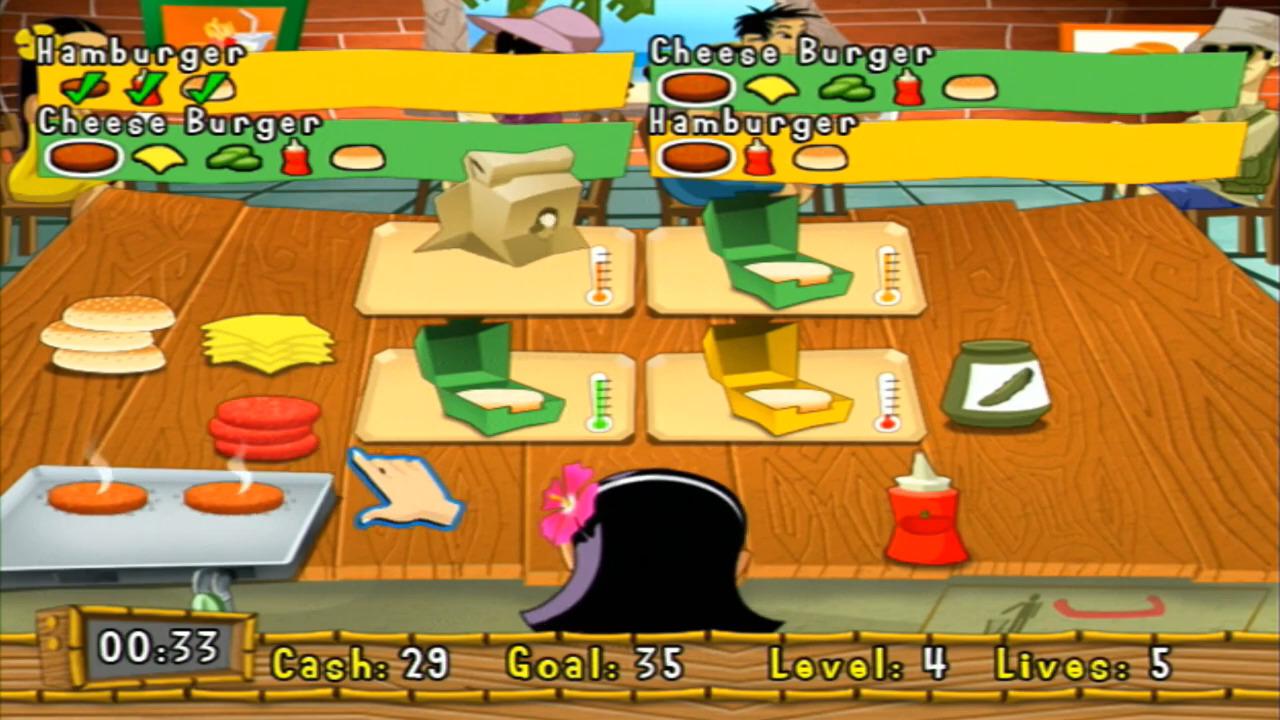Viewport: 1280px width, 720px height.
Task: Click the patty icon on the left Cheese Burger order
Action: point(82,158)
